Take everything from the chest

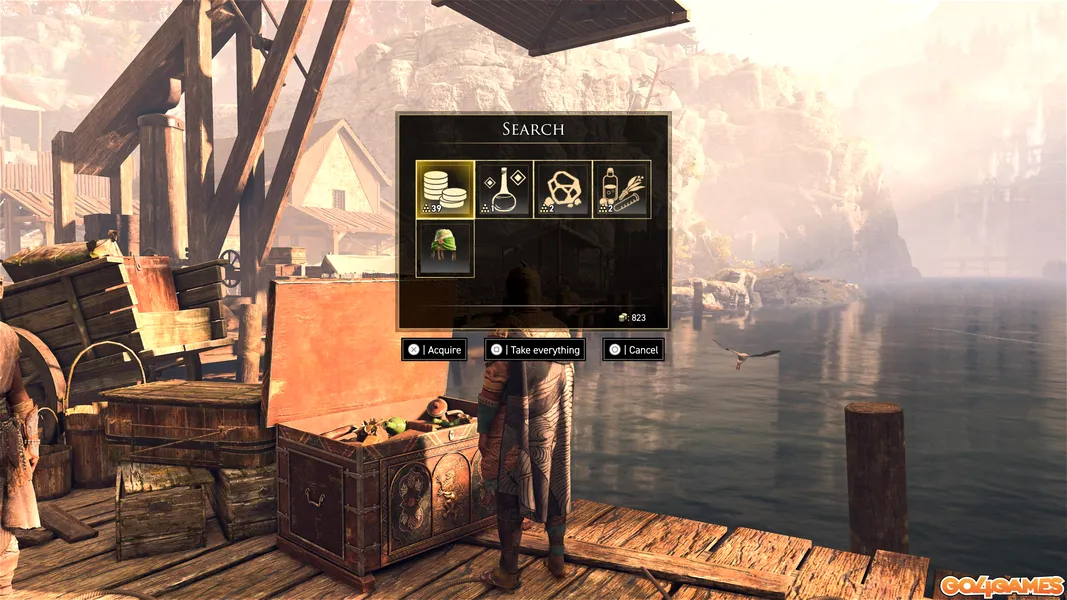point(534,350)
